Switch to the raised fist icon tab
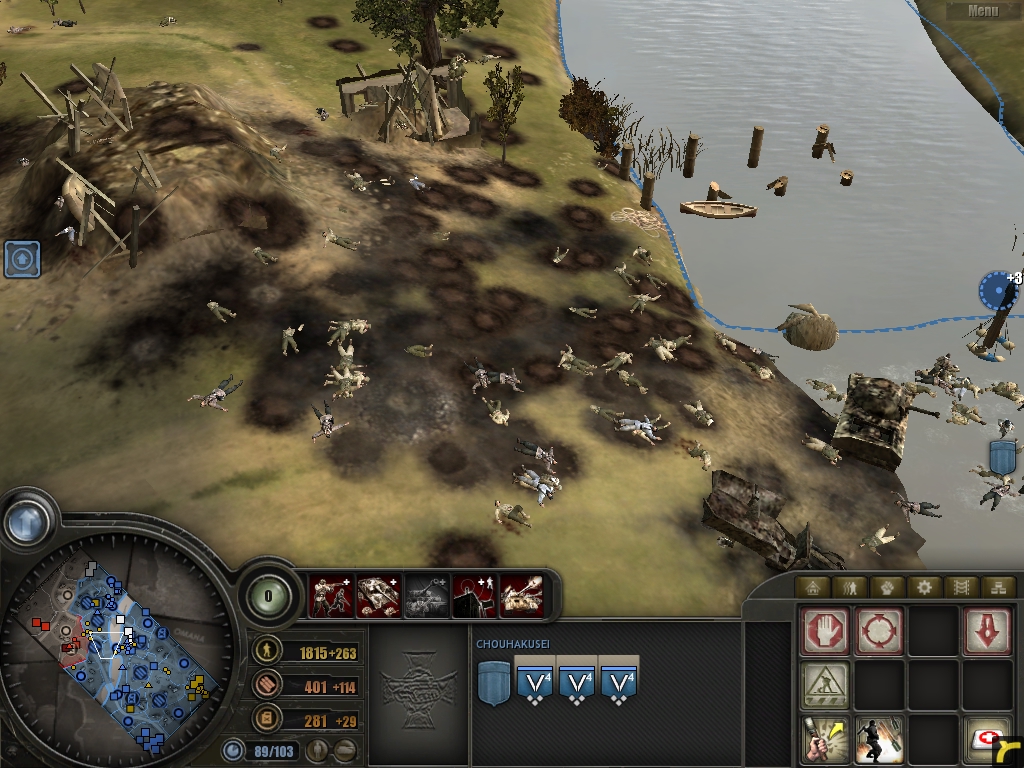Viewport: 1024px width, 768px height. 886,587
